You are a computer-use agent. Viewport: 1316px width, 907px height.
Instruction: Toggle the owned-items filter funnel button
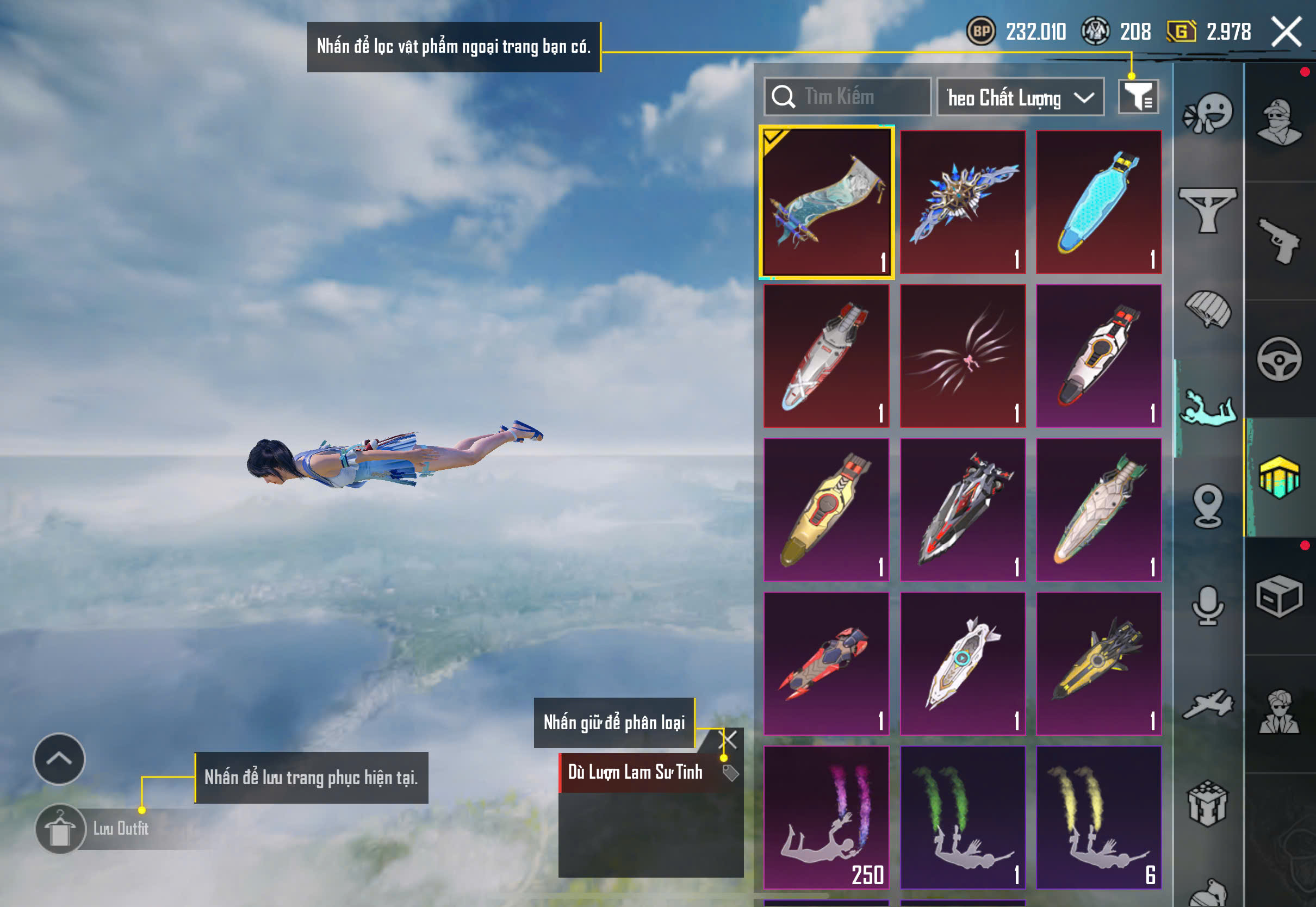[1138, 97]
